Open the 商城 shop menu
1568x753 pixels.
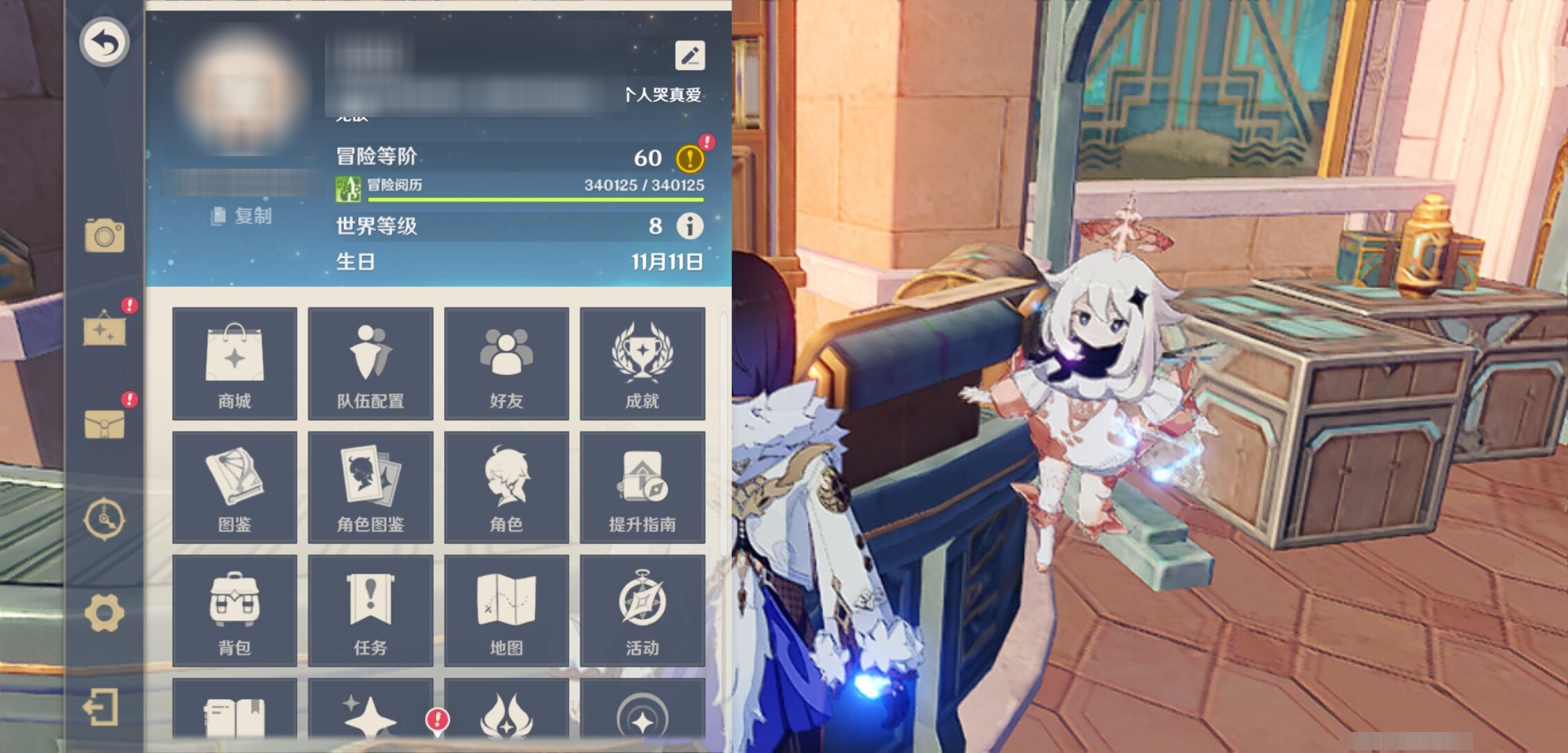pos(234,363)
